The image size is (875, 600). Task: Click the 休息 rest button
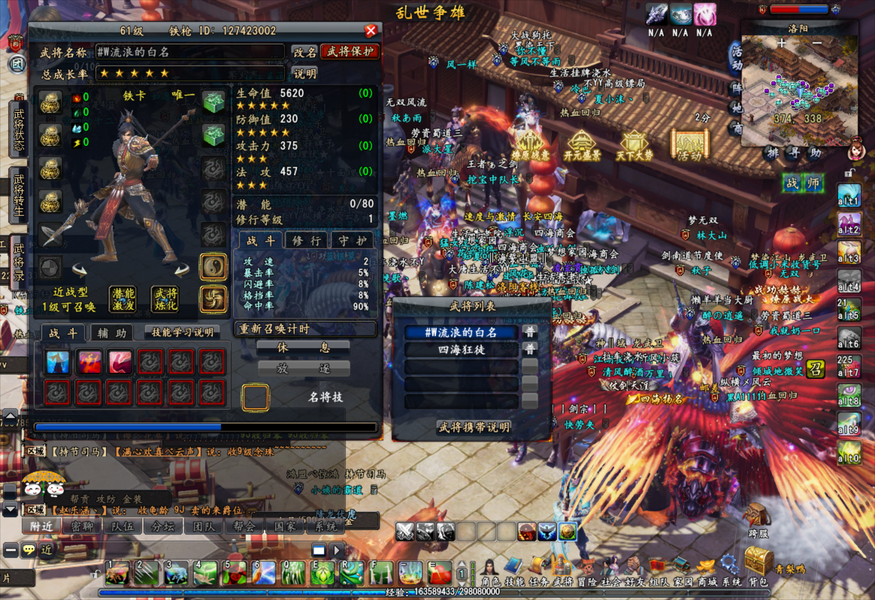pyautogui.click(x=315, y=347)
